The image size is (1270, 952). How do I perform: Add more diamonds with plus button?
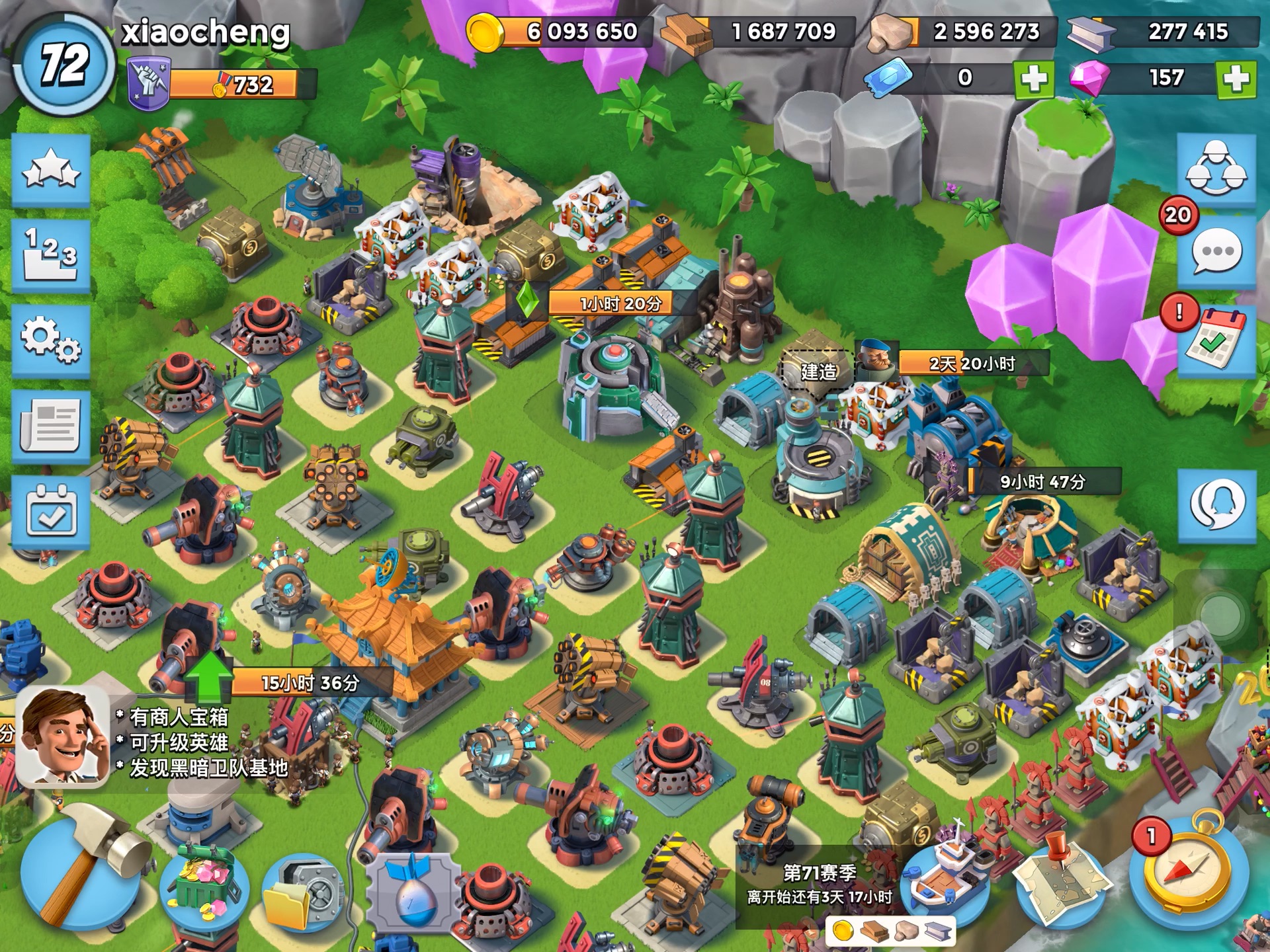click(x=1236, y=79)
